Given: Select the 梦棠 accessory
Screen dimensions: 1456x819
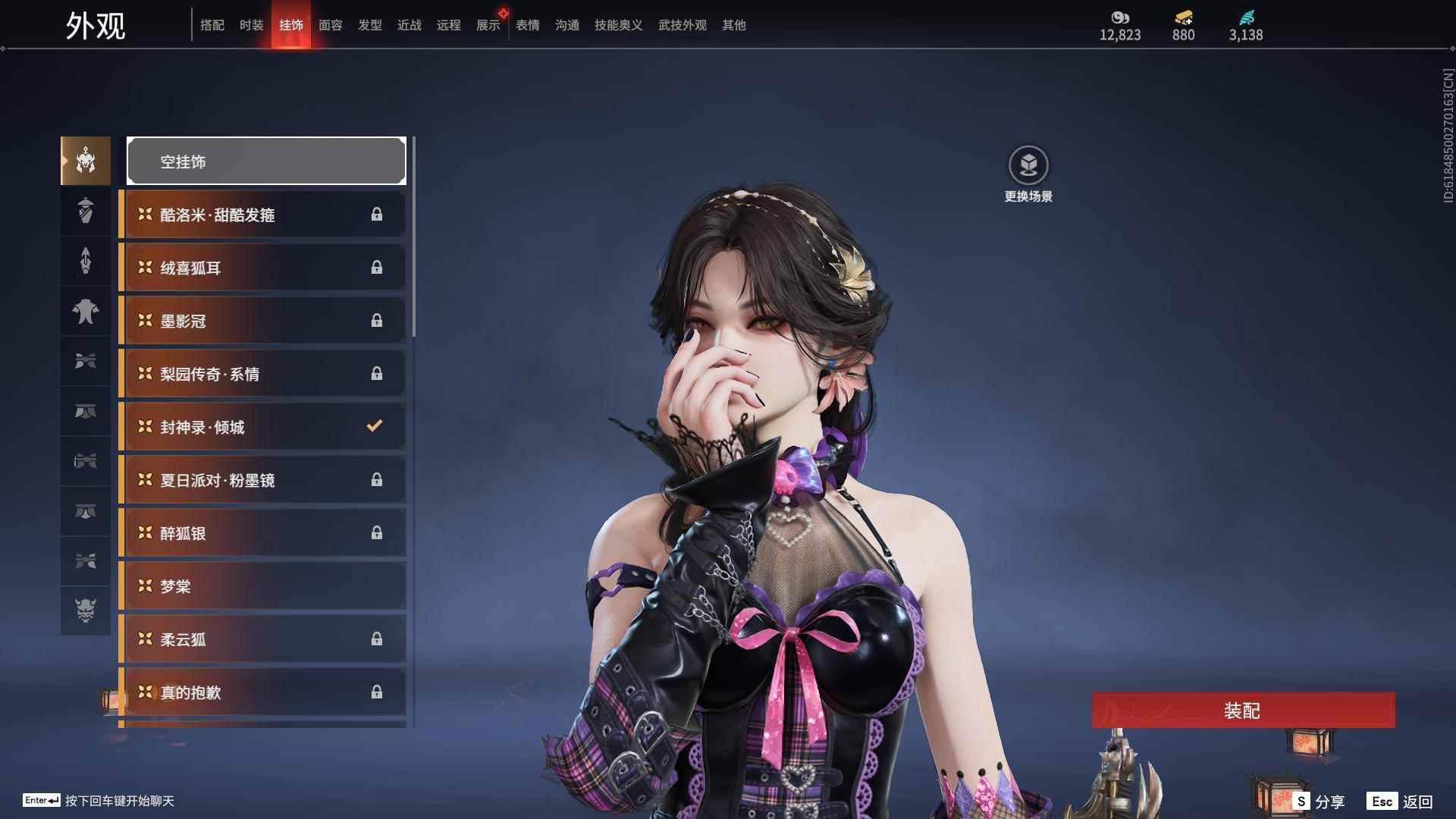Looking at the screenshot, I should pyautogui.click(x=262, y=586).
